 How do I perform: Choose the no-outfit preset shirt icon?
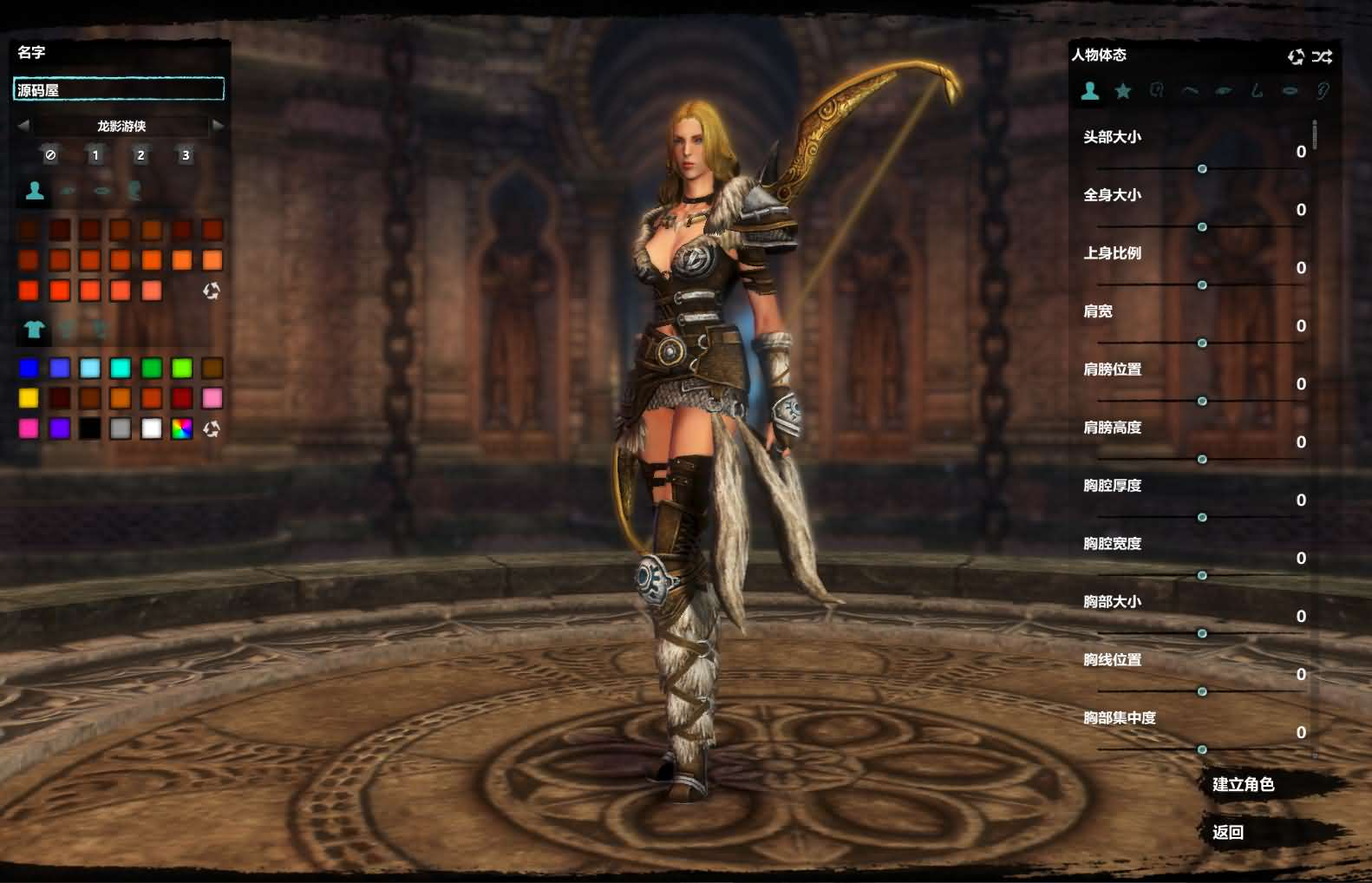tap(50, 155)
